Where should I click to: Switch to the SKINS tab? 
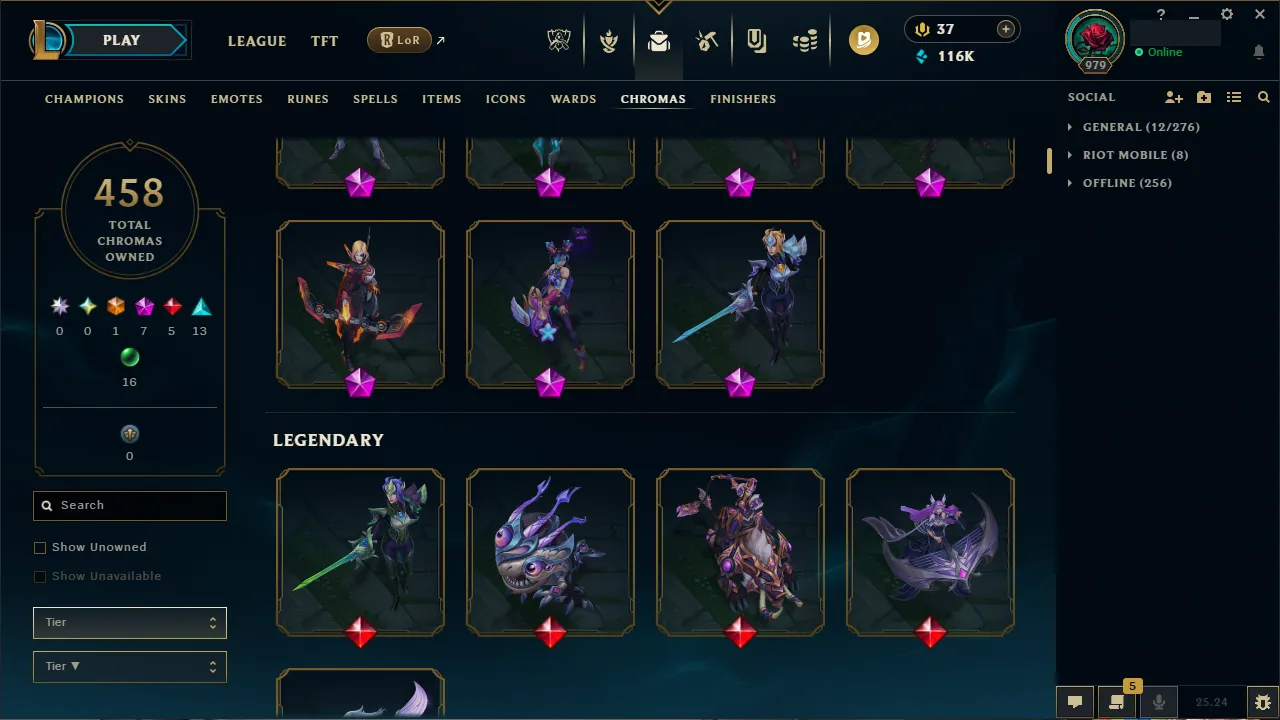click(167, 99)
